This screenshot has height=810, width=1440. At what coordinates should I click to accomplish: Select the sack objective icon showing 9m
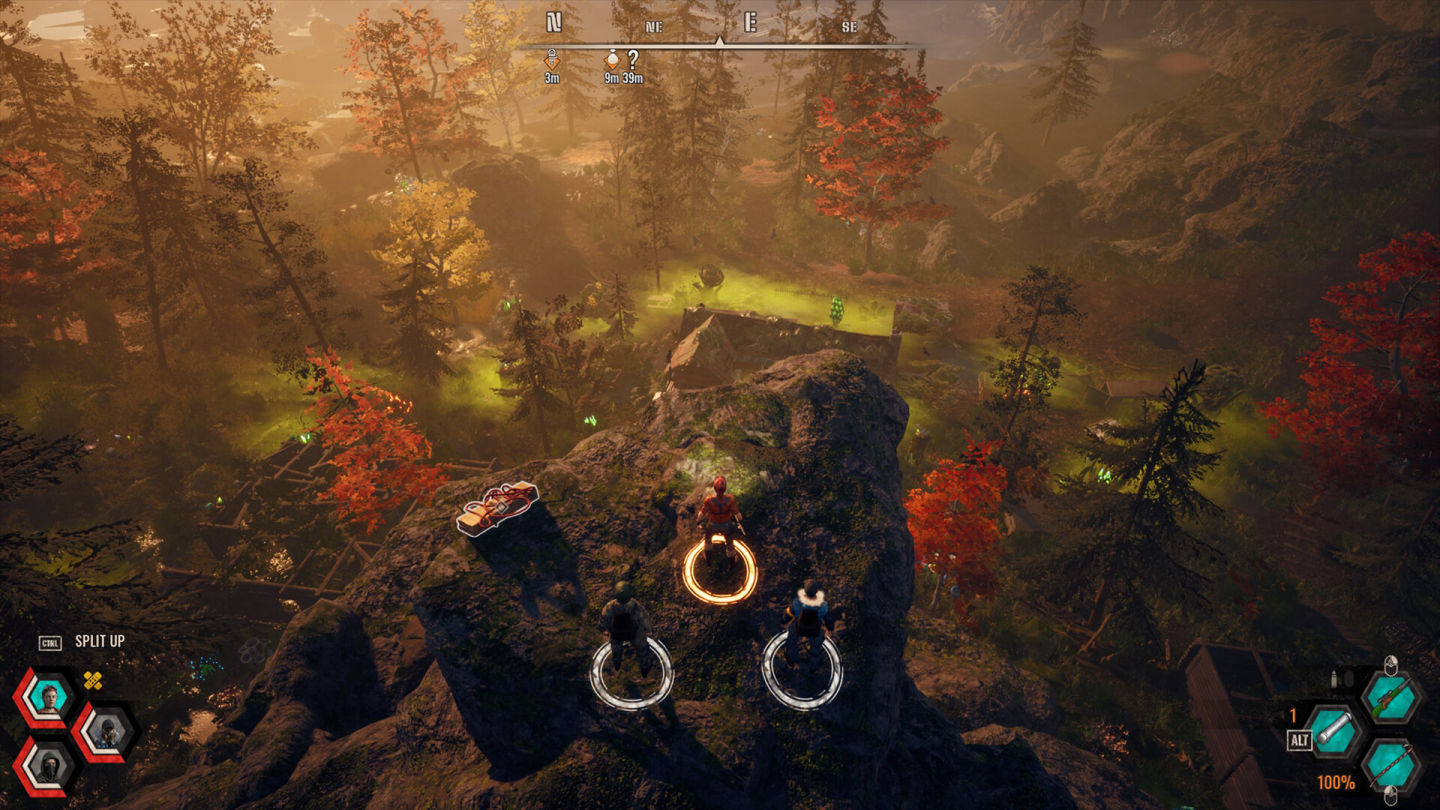click(x=612, y=60)
